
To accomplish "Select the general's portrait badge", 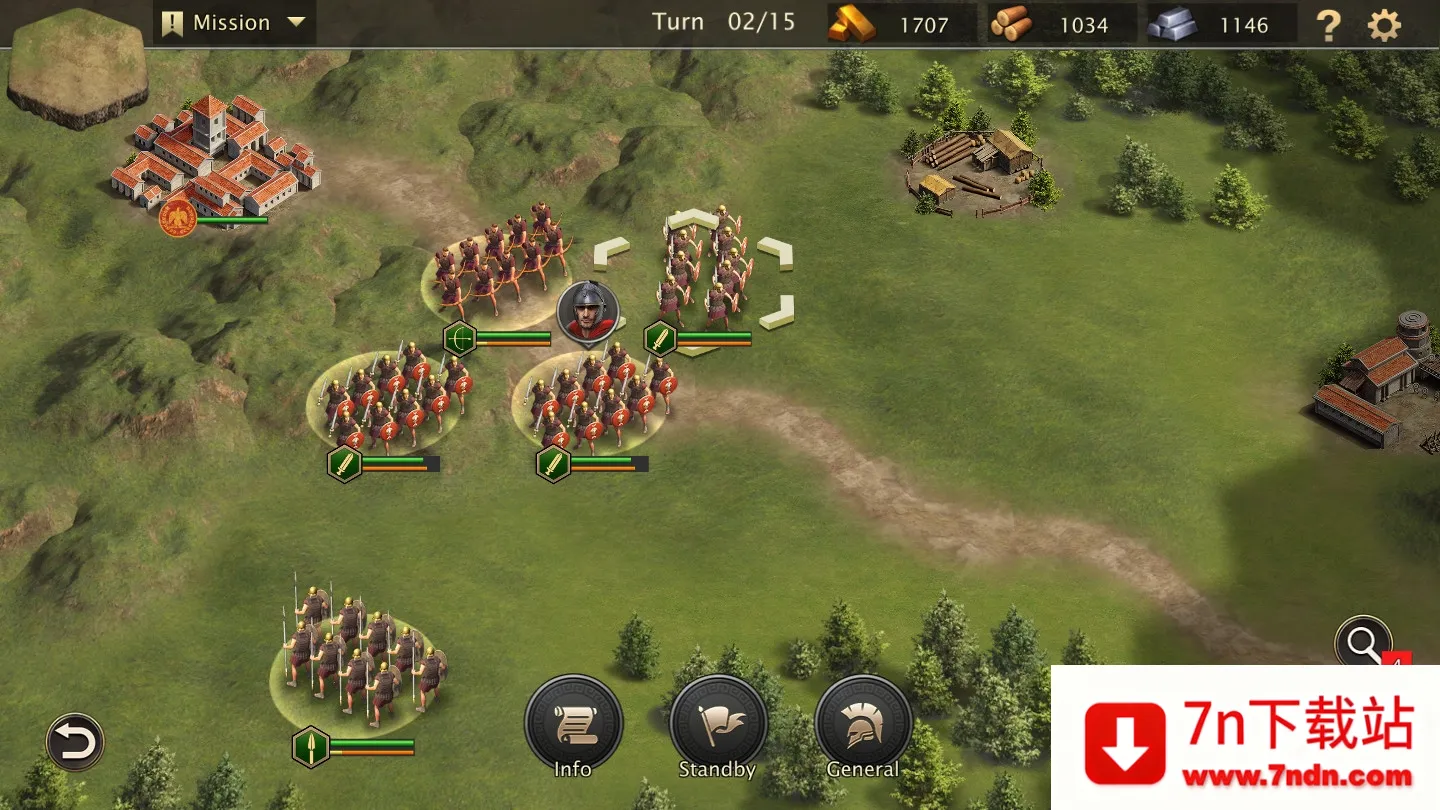I will click(x=588, y=310).
